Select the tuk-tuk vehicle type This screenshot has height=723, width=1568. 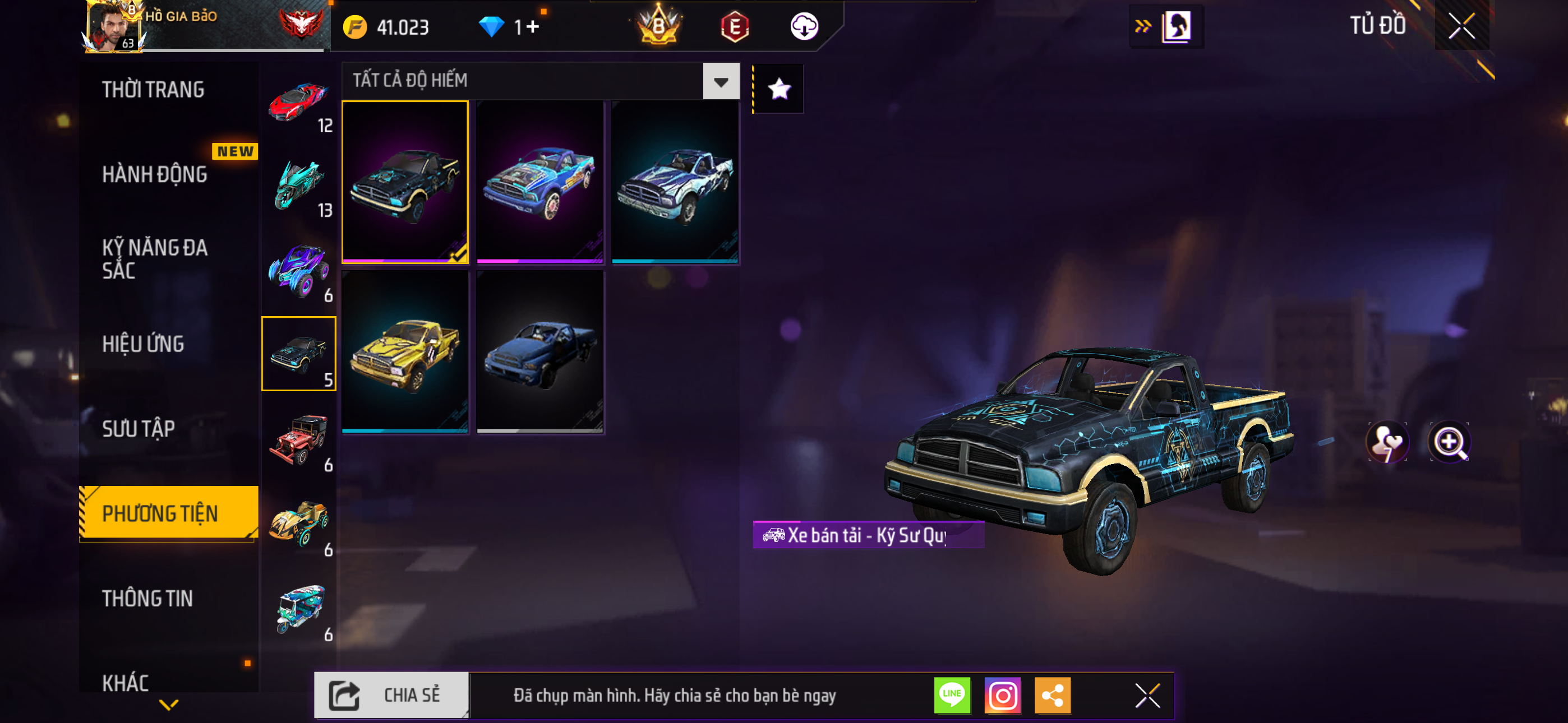point(298,609)
